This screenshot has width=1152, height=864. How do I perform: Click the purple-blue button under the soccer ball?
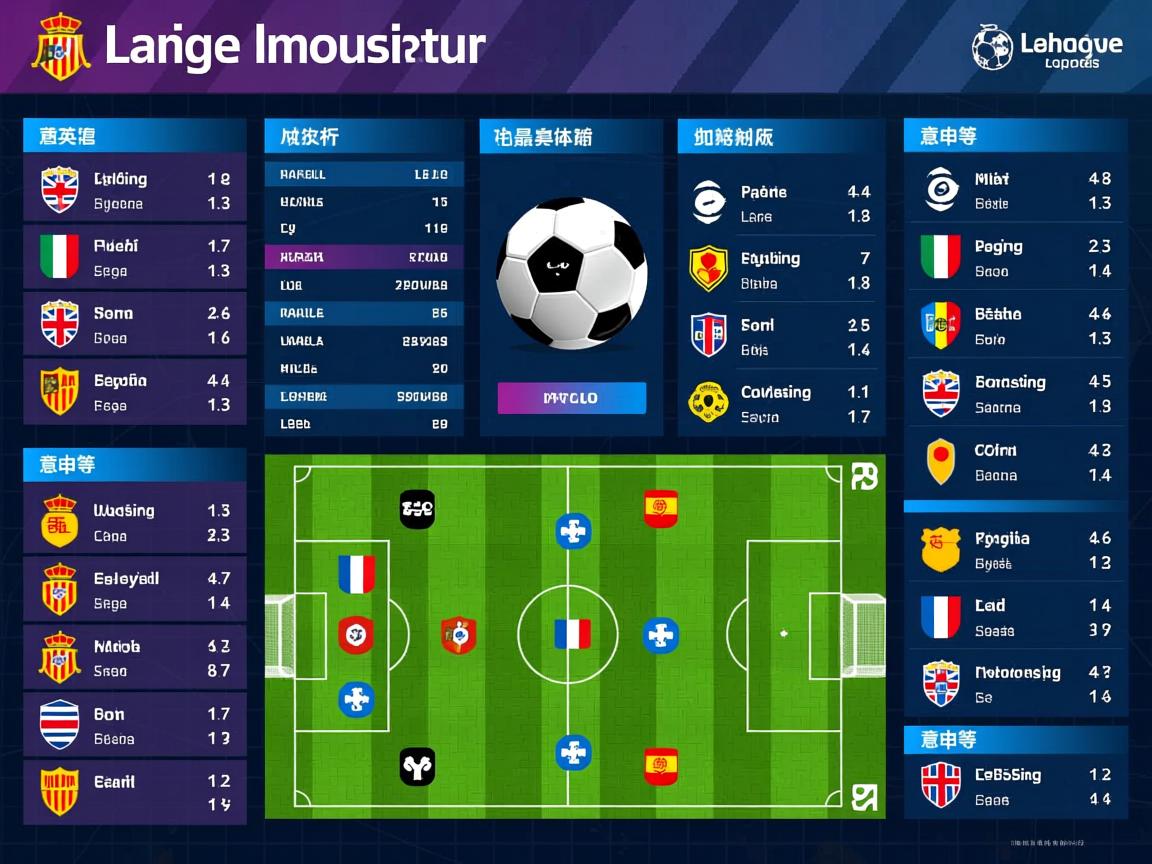571,398
